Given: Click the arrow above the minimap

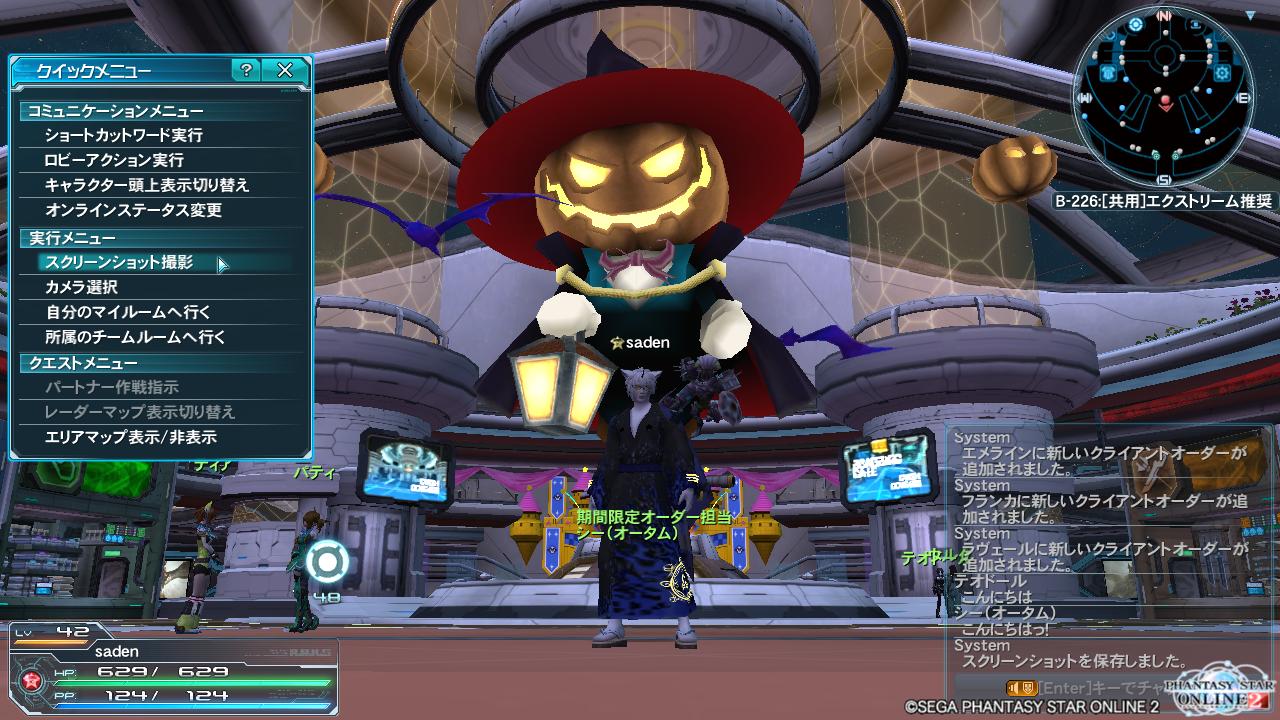Looking at the screenshot, I should (x=1251, y=14).
